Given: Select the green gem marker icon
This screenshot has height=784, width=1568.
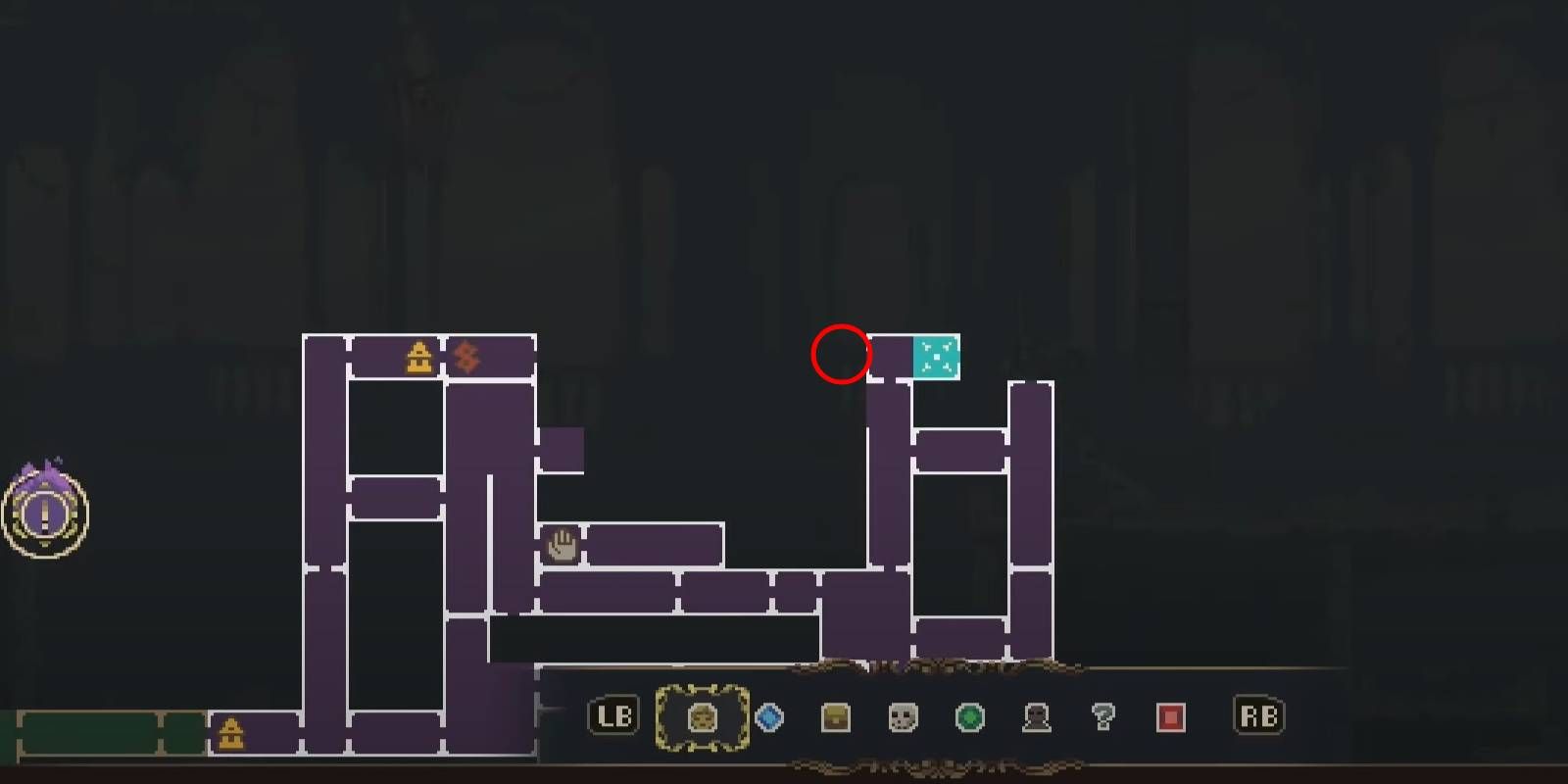Looking at the screenshot, I should 969,718.
